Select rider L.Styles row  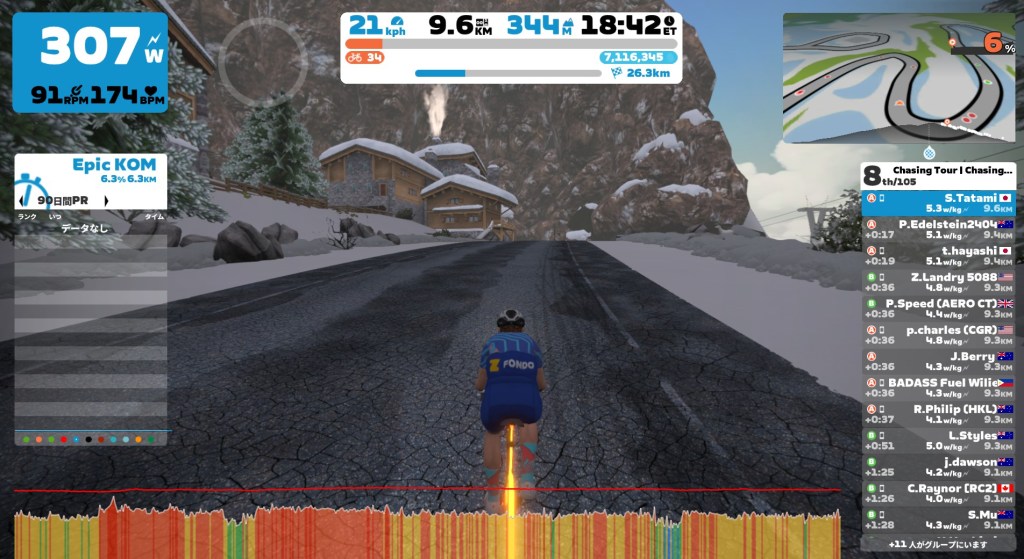pos(938,441)
